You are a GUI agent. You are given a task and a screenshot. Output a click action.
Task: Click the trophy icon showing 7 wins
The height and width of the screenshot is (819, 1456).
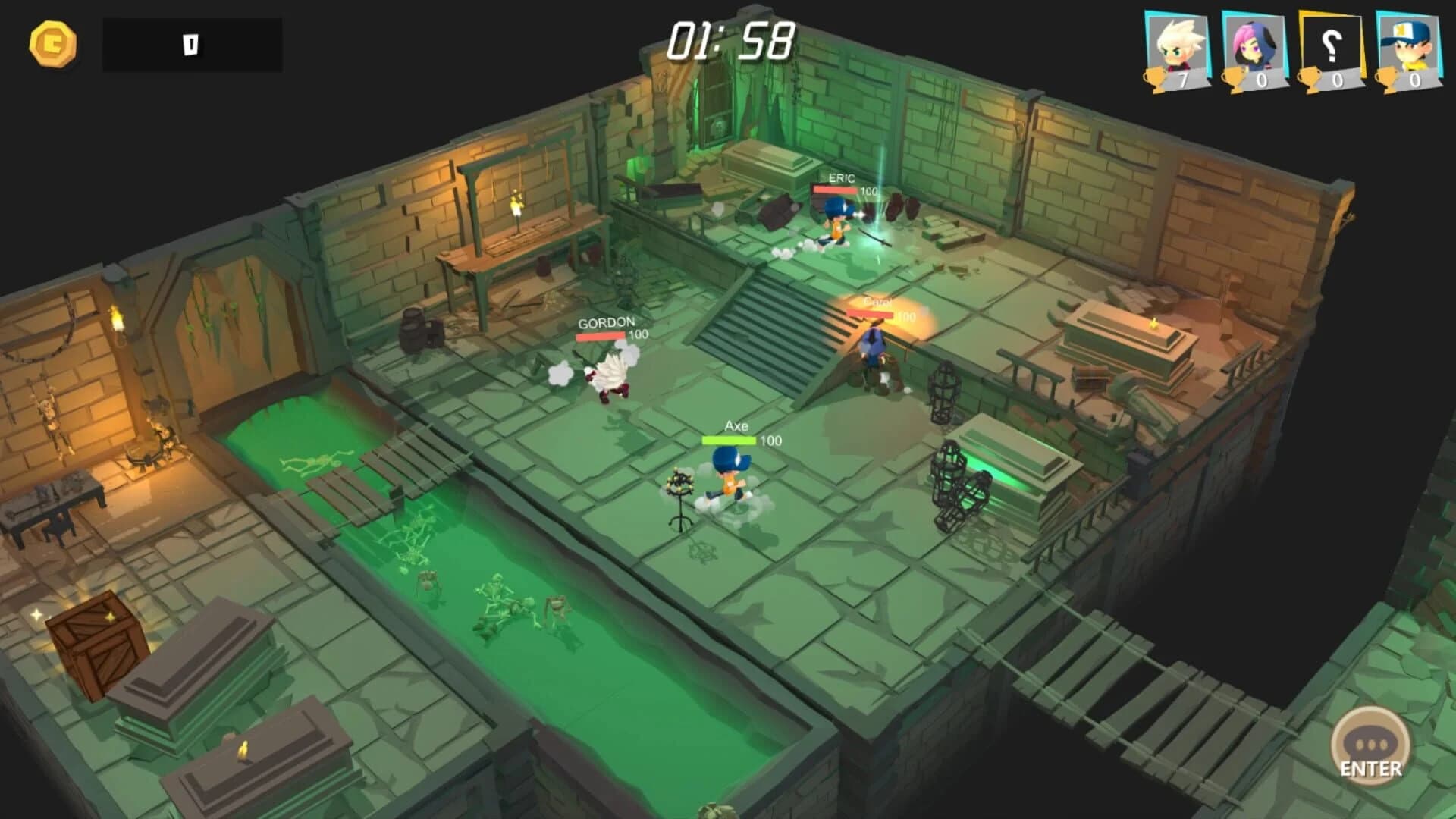(x=1156, y=78)
